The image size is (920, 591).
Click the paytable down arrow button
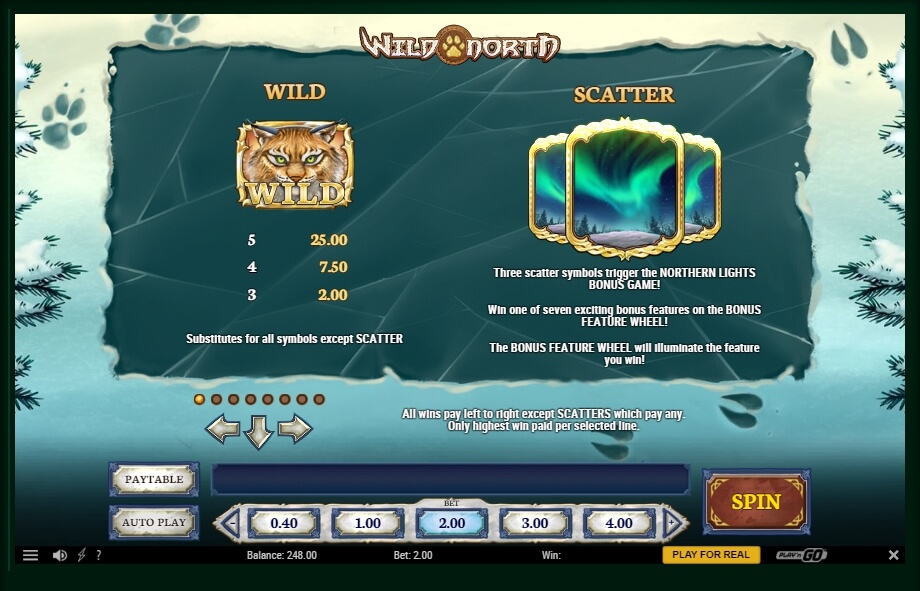[259, 432]
